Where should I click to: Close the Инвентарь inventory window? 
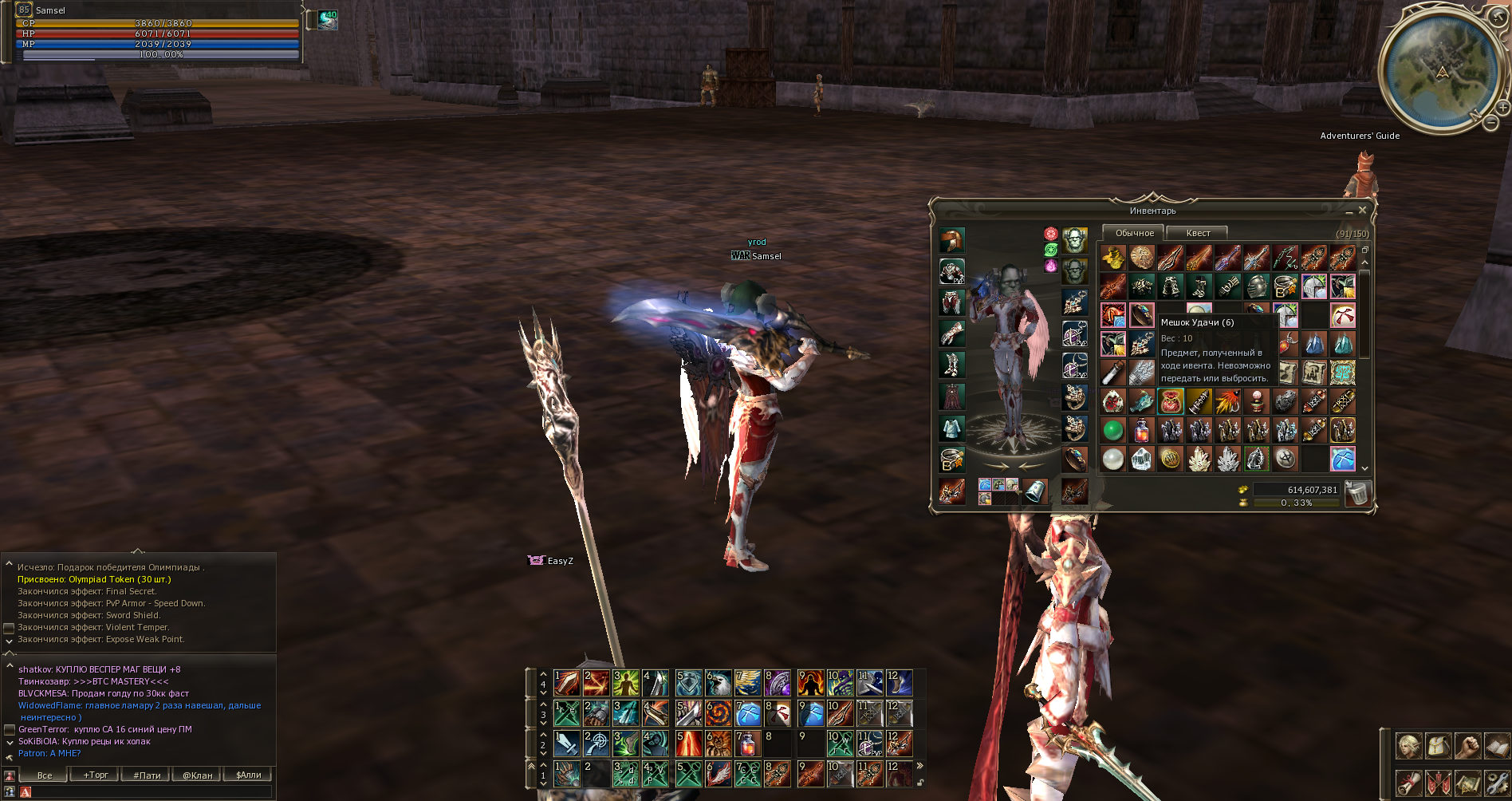(1362, 210)
